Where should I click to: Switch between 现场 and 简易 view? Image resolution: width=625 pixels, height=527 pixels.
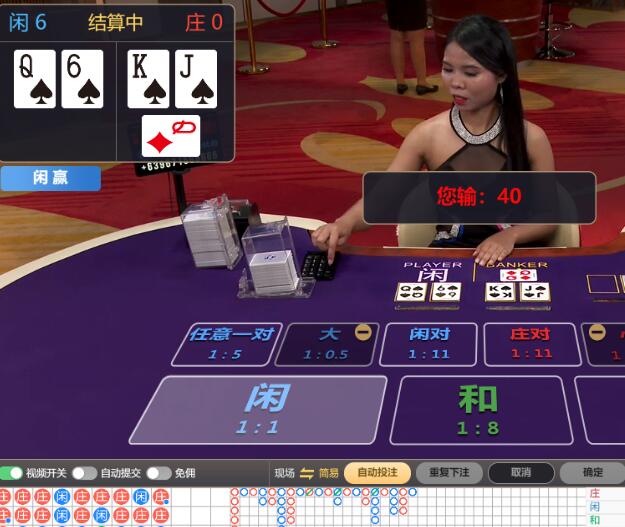click(x=307, y=473)
